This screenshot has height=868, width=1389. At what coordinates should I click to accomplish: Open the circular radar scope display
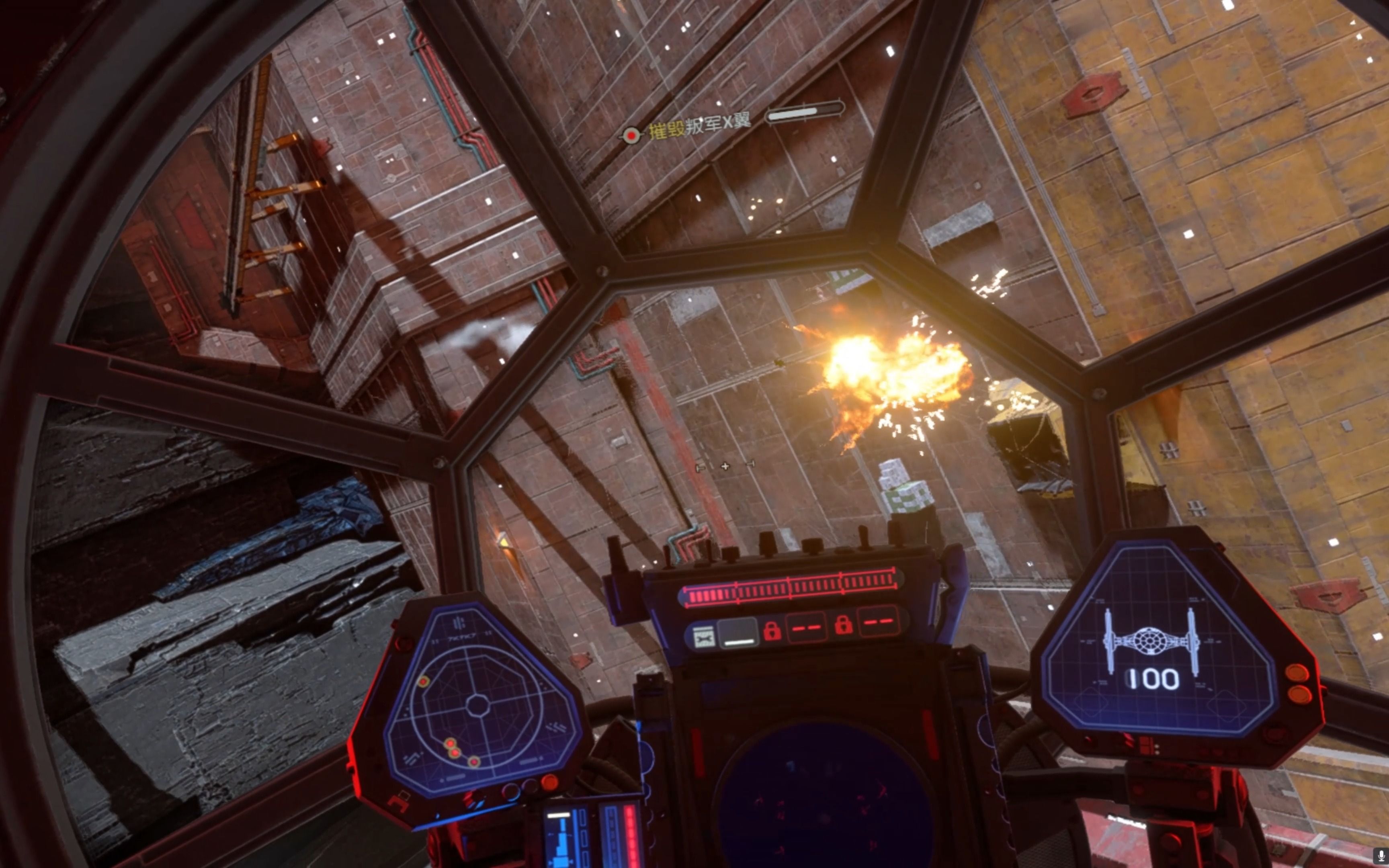[x=477, y=706]
